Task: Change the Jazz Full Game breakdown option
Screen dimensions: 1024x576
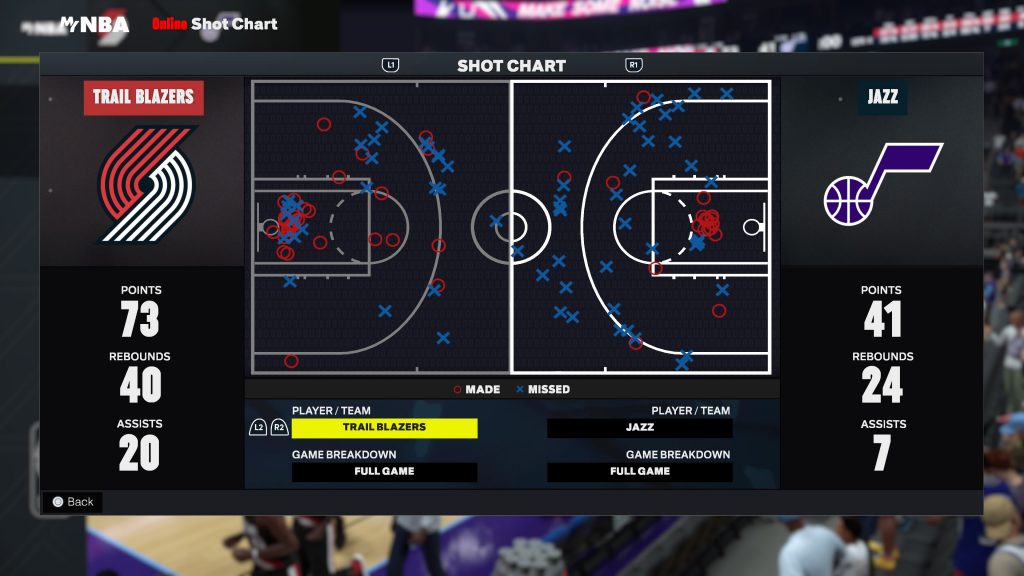Action: pyautogui.click(x=639, y=471)
